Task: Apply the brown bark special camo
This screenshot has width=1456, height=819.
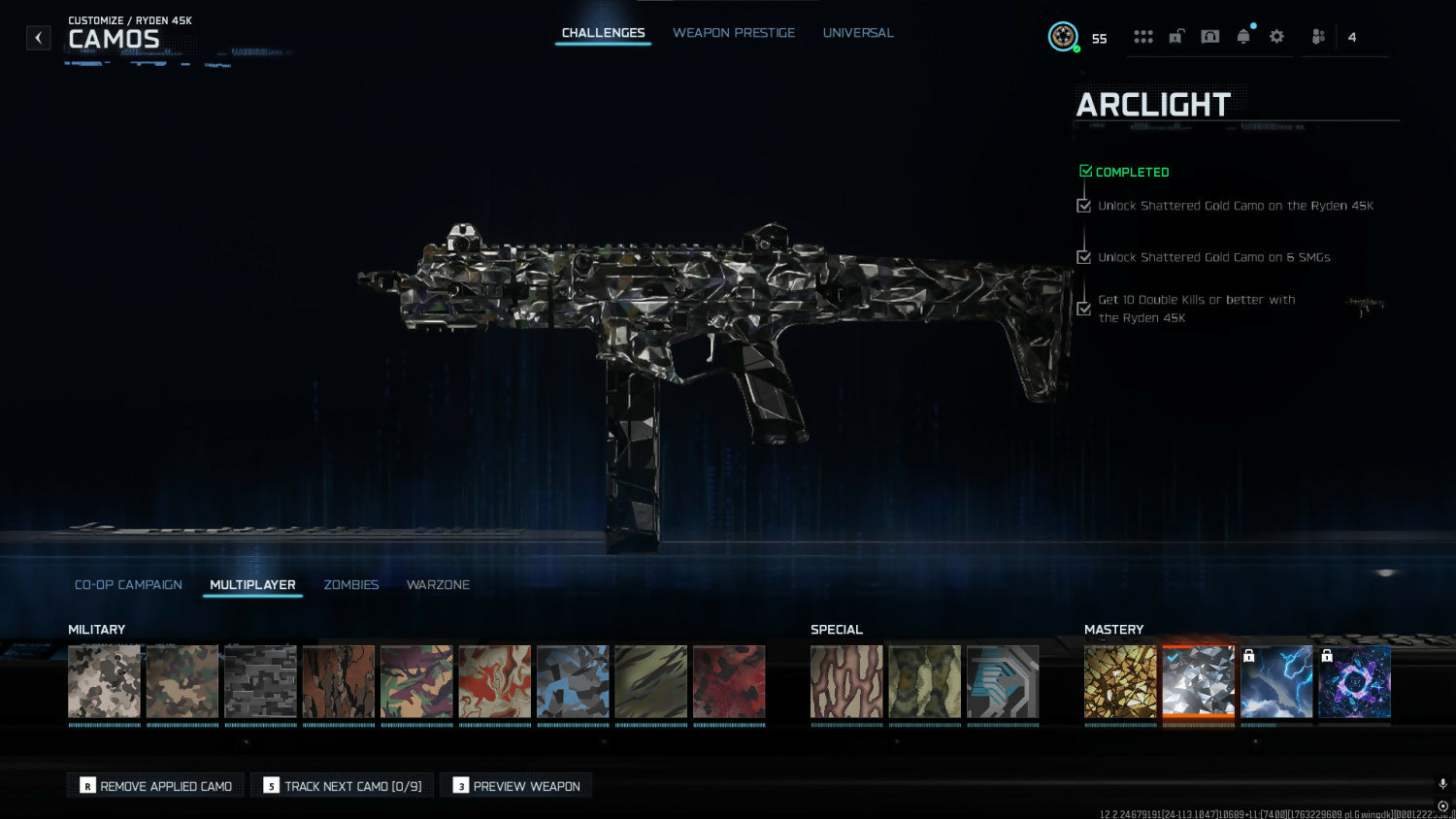Action: 846,682
